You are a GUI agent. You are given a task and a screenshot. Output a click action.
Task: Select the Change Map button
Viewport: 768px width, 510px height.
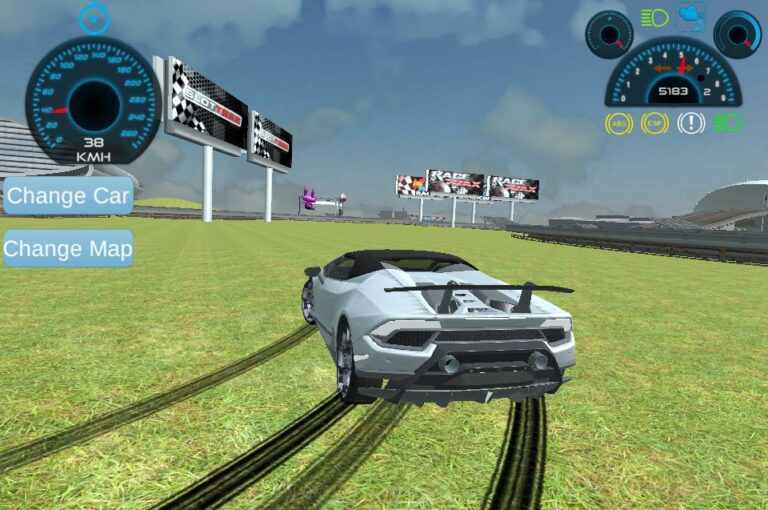(x=68, y=249)
